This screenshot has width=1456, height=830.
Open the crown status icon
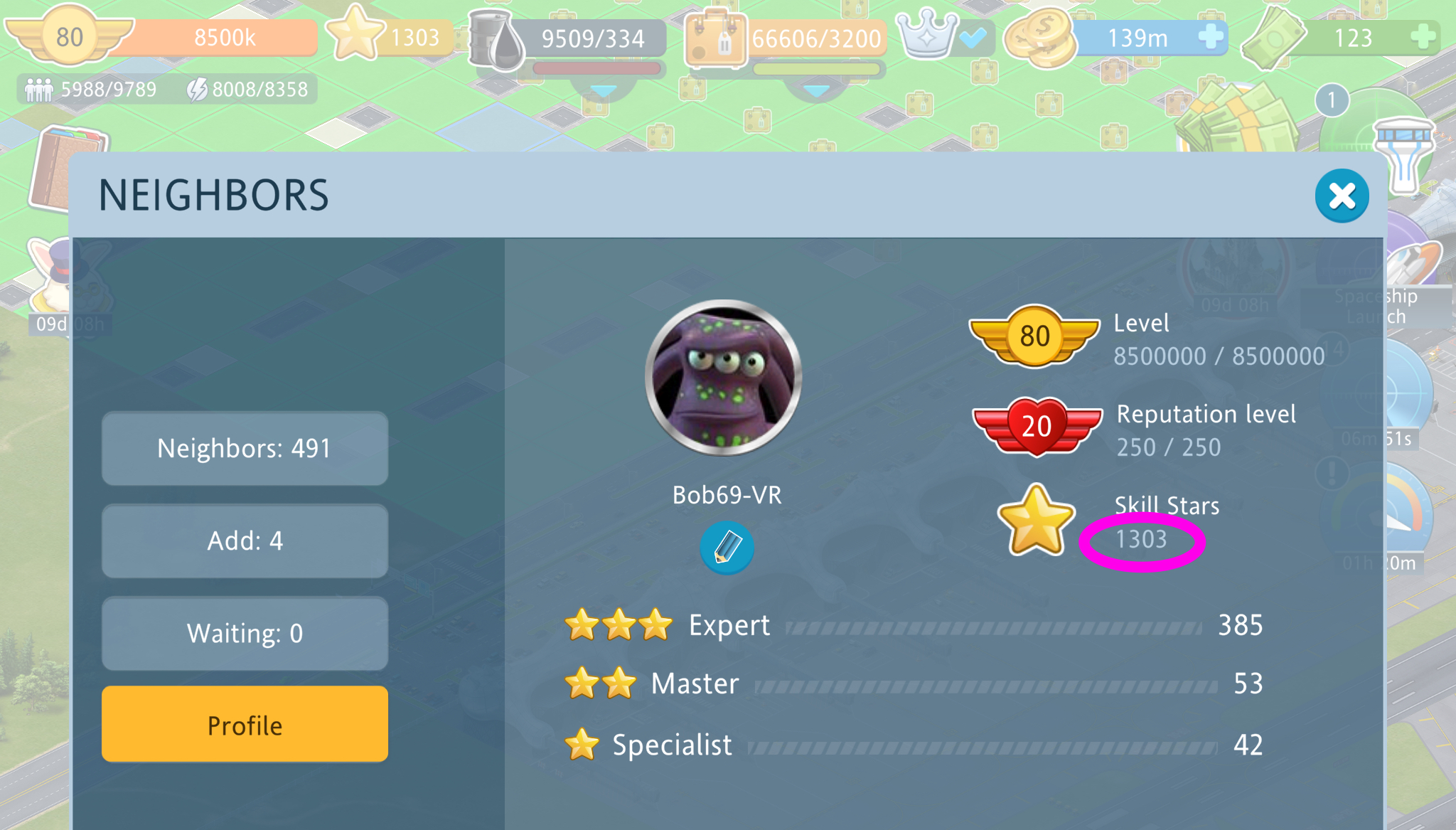(927, 36)
